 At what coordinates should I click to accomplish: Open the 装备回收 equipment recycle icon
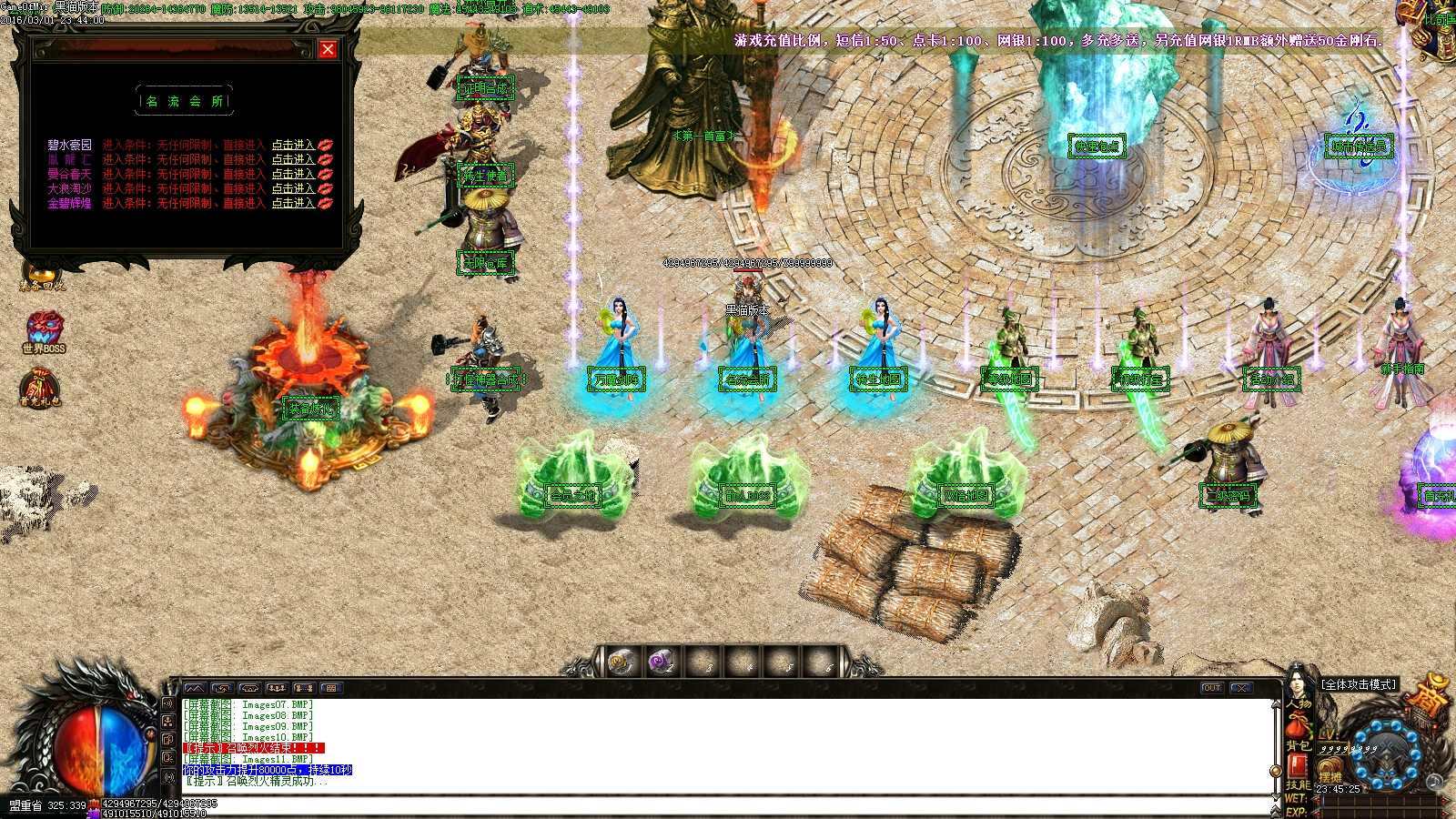(43, 273)
